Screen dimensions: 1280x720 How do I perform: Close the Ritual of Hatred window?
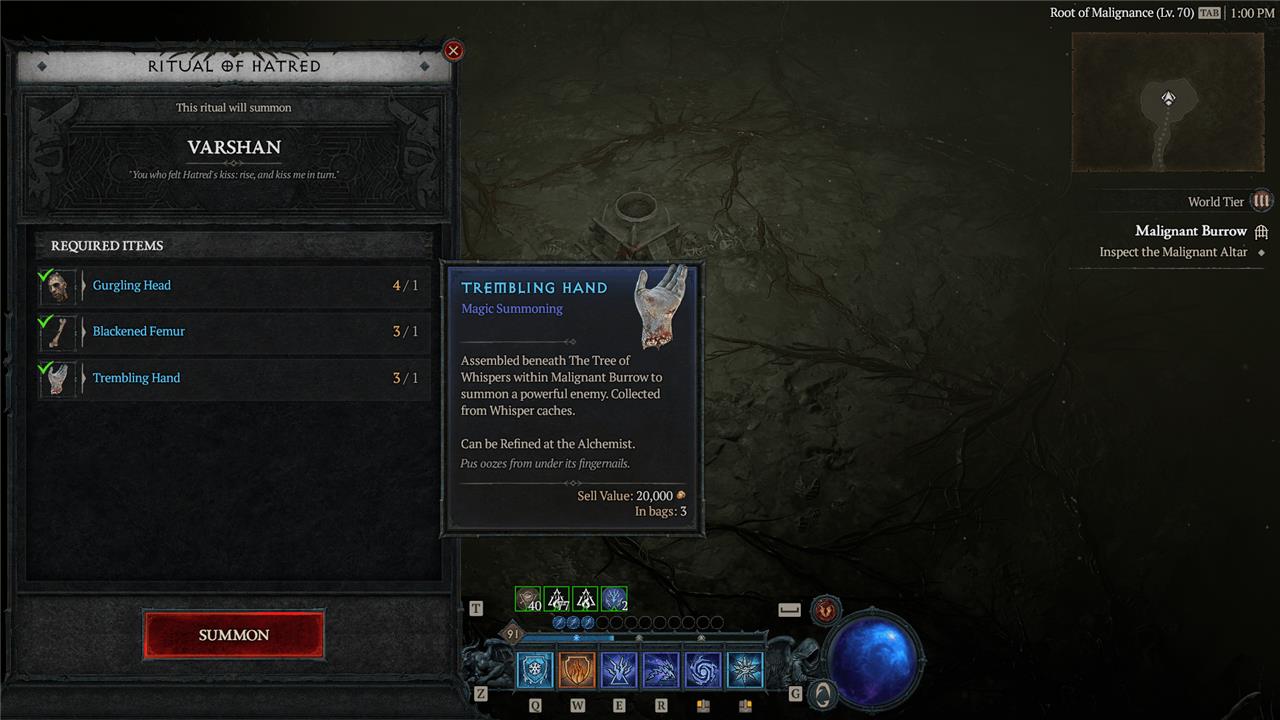[x=453, y=50]
